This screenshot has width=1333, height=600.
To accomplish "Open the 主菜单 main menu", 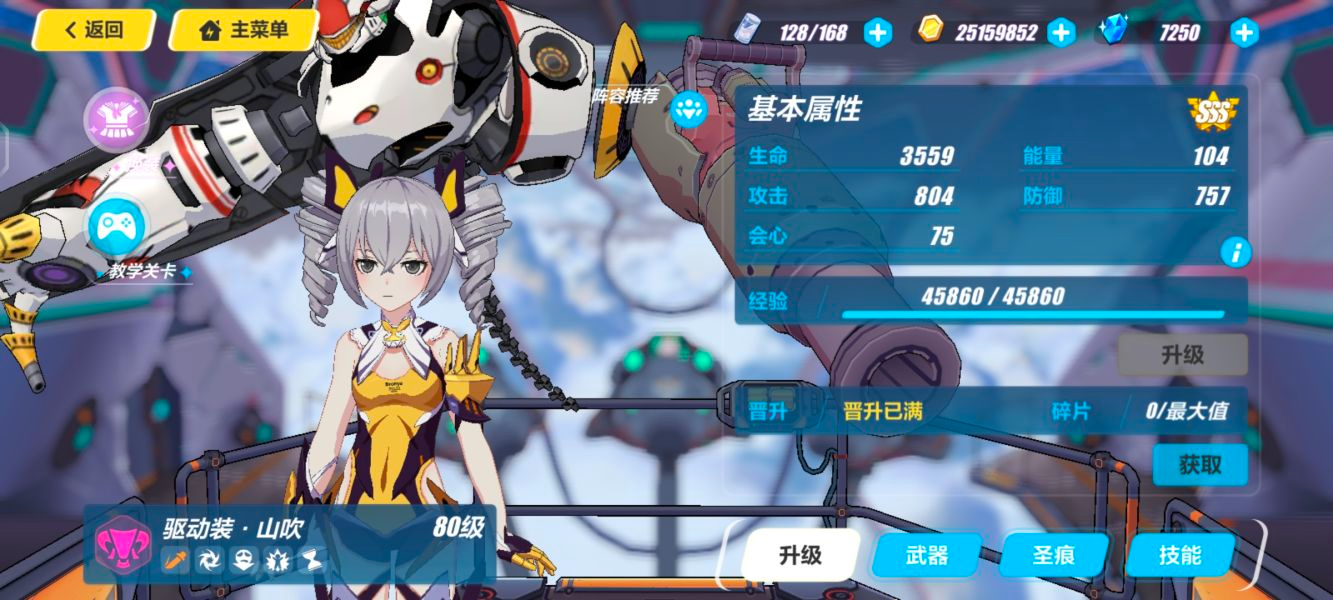I will [244, 30].
